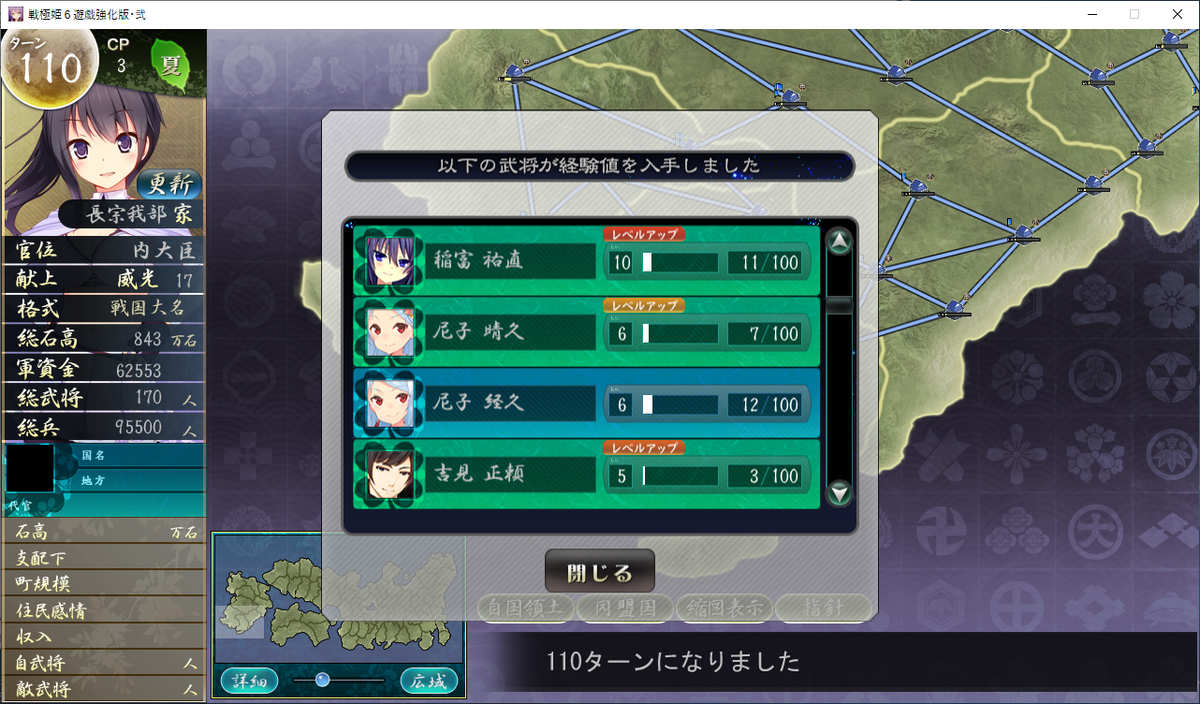1200x704 pixels.
Task: Click the list's scroll down arrow
Action: pyautogui.click(x=840, y=492)
